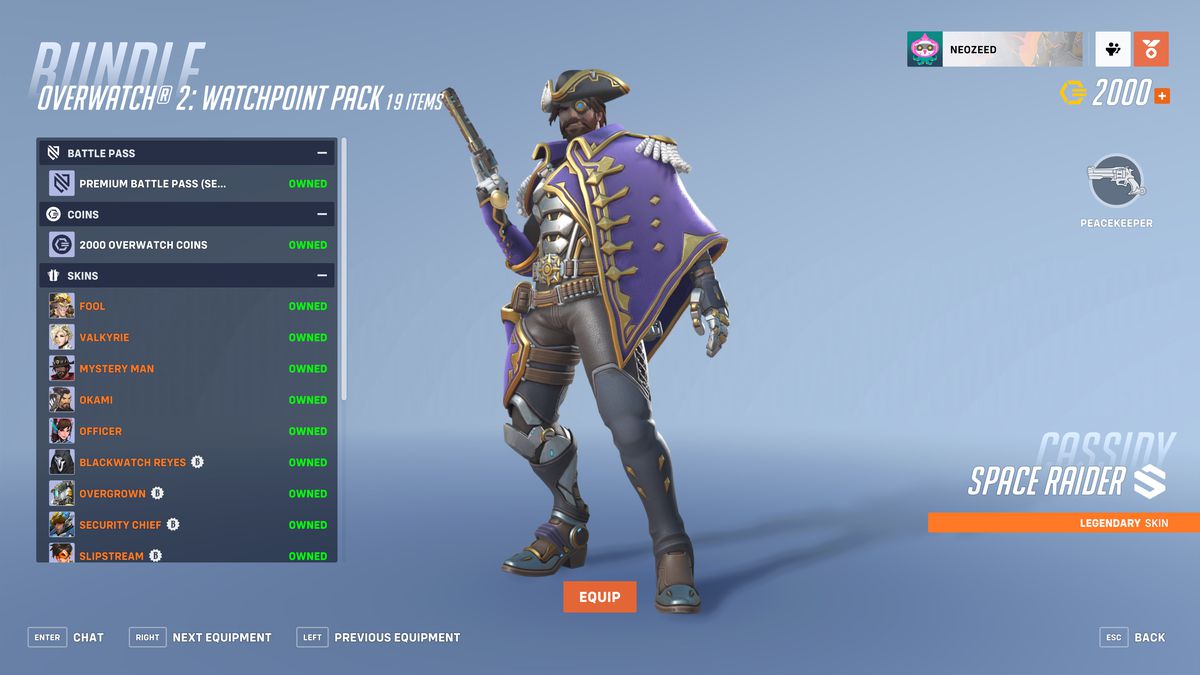The image size is (1200, 675).
Task: Collapse the Coins section header
Action: point(321,214)
